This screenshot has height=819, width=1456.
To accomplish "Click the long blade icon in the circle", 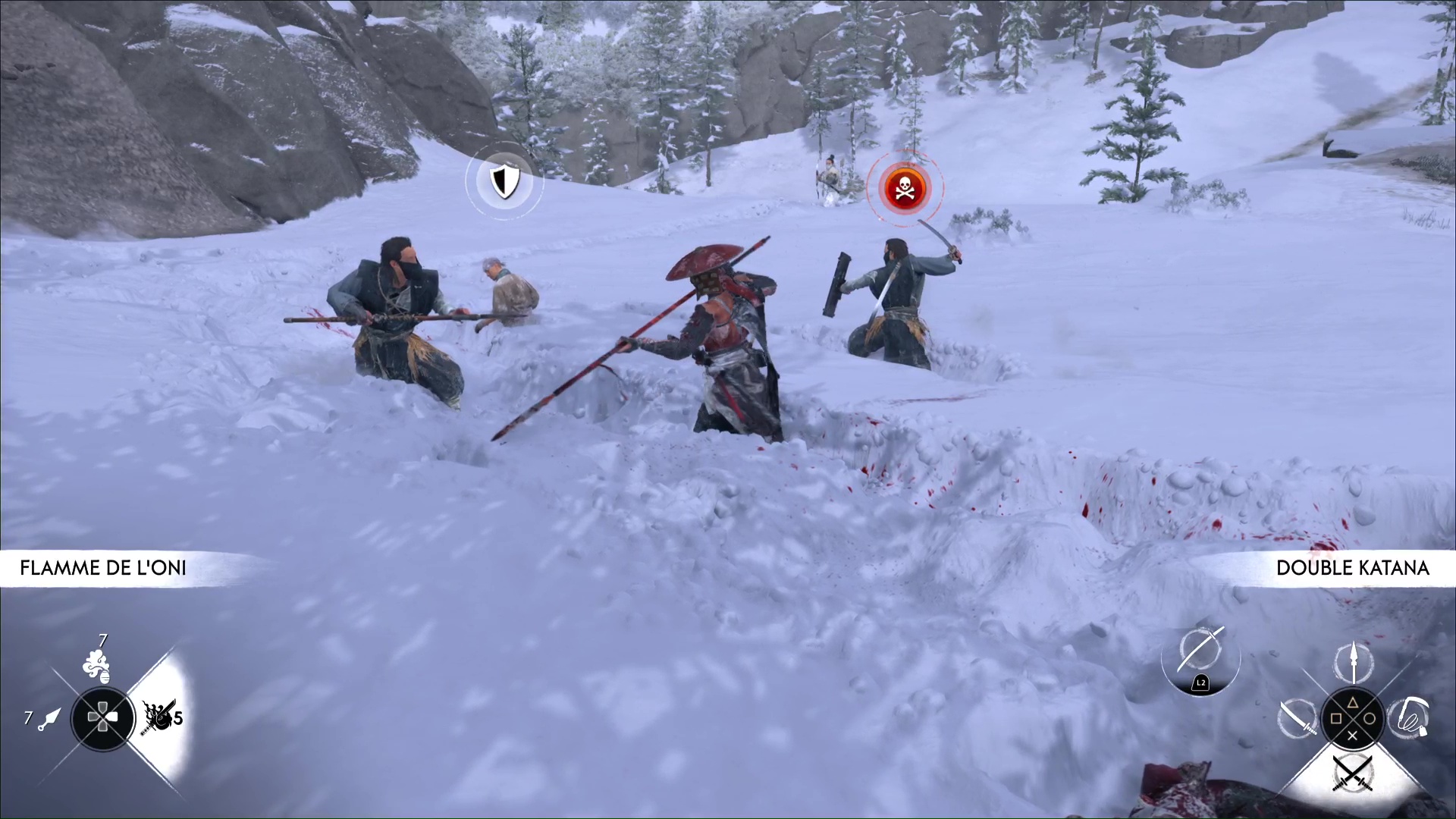I will pyautogui.click(x=1201, y=652).
